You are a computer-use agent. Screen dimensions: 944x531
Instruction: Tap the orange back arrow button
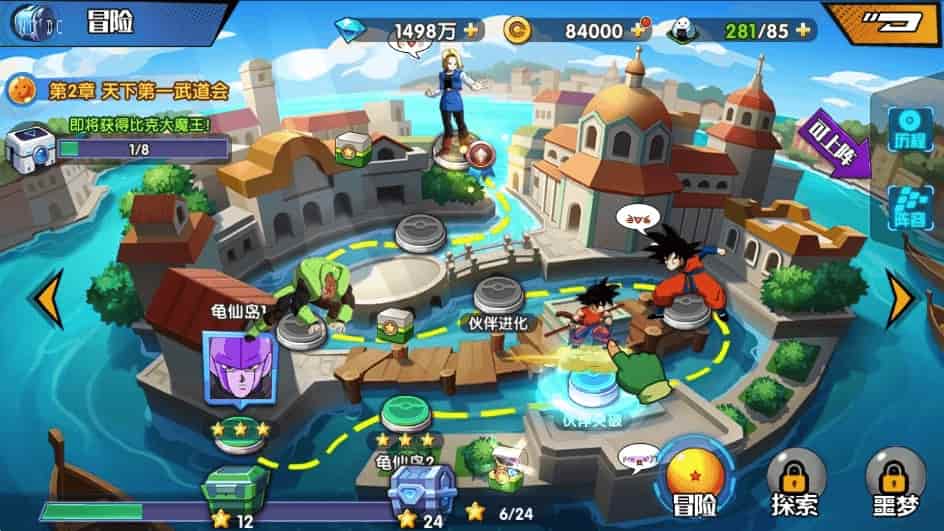pyautogui.click(x=881, y=22)
